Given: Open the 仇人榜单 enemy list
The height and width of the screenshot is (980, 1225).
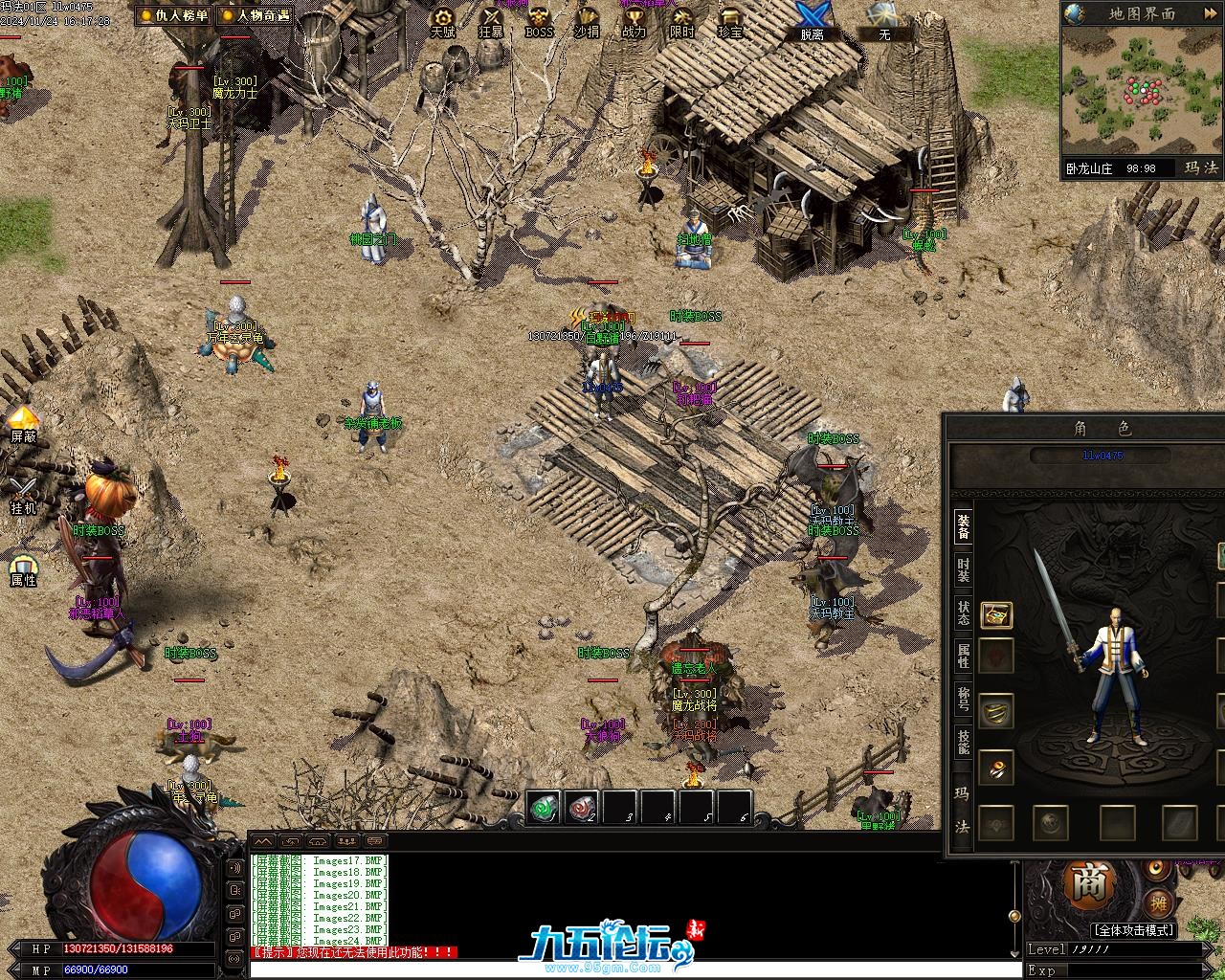Looking at the screenshot, I should [172, 15].
